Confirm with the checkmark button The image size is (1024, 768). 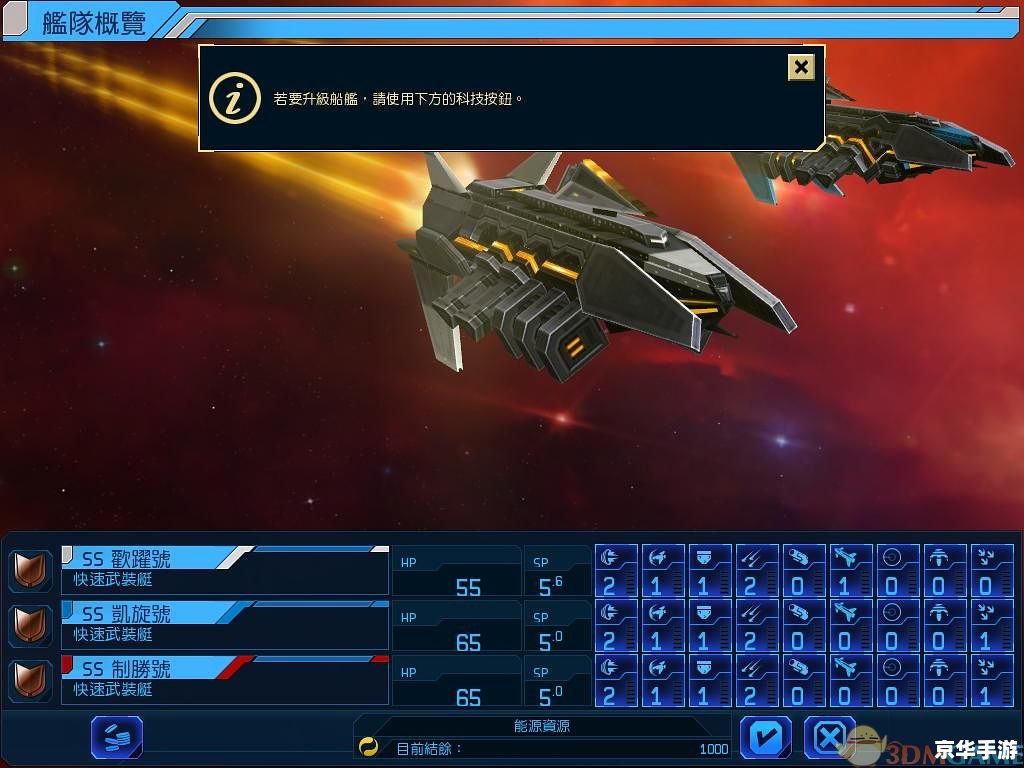click(x=766, y=738)
